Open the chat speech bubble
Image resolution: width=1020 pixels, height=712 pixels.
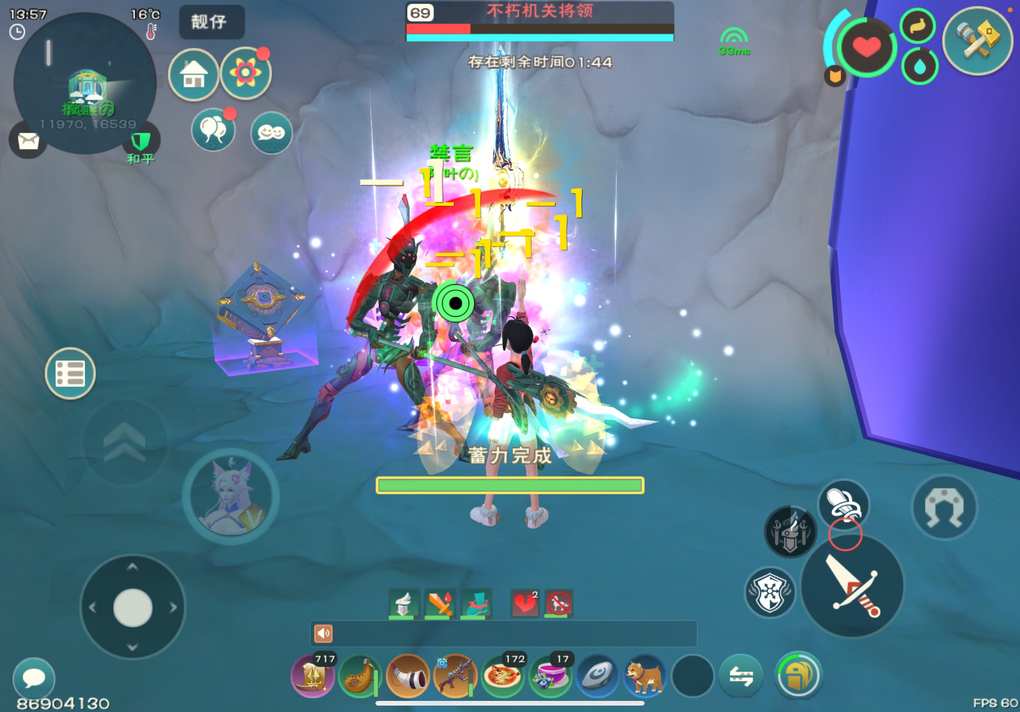(33, 678)
